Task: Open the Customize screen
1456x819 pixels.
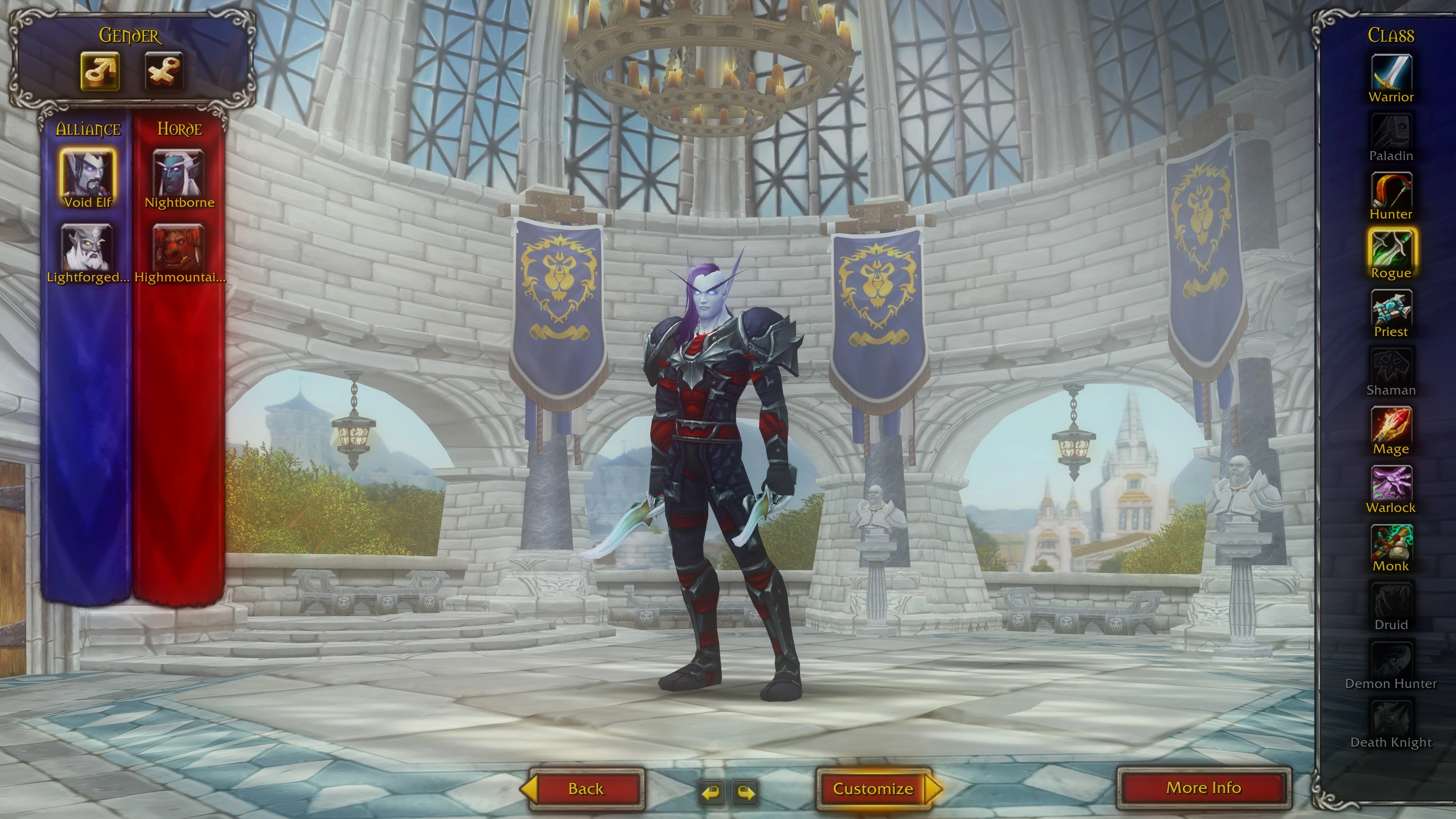Action: [x=873, y=789]
